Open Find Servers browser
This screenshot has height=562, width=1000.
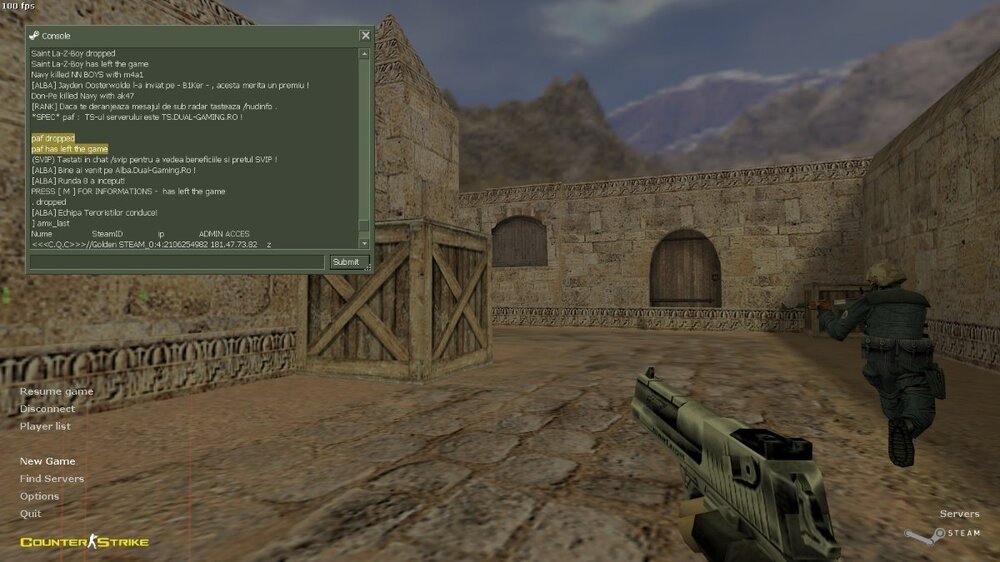(x=52, y=479)
